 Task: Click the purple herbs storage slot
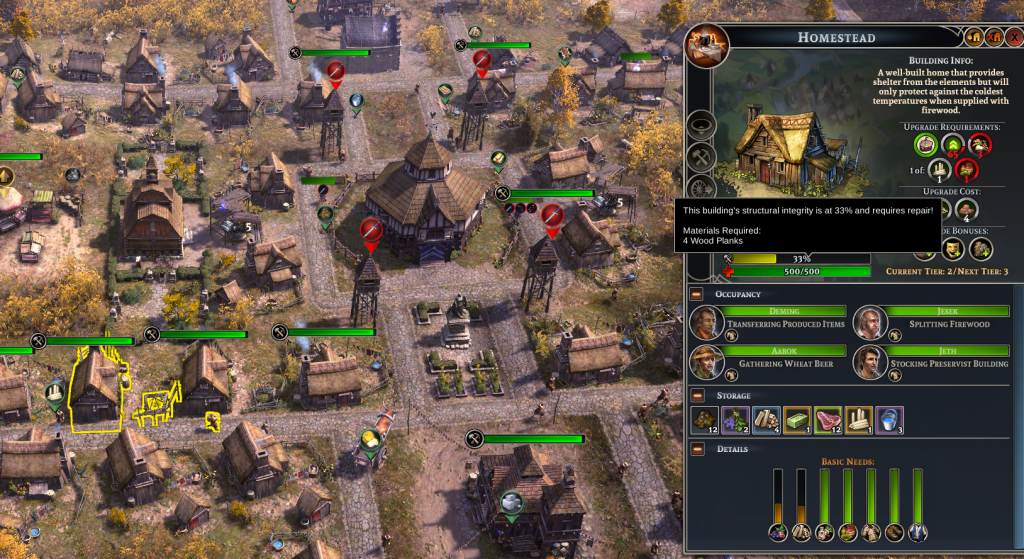point(737,421)
